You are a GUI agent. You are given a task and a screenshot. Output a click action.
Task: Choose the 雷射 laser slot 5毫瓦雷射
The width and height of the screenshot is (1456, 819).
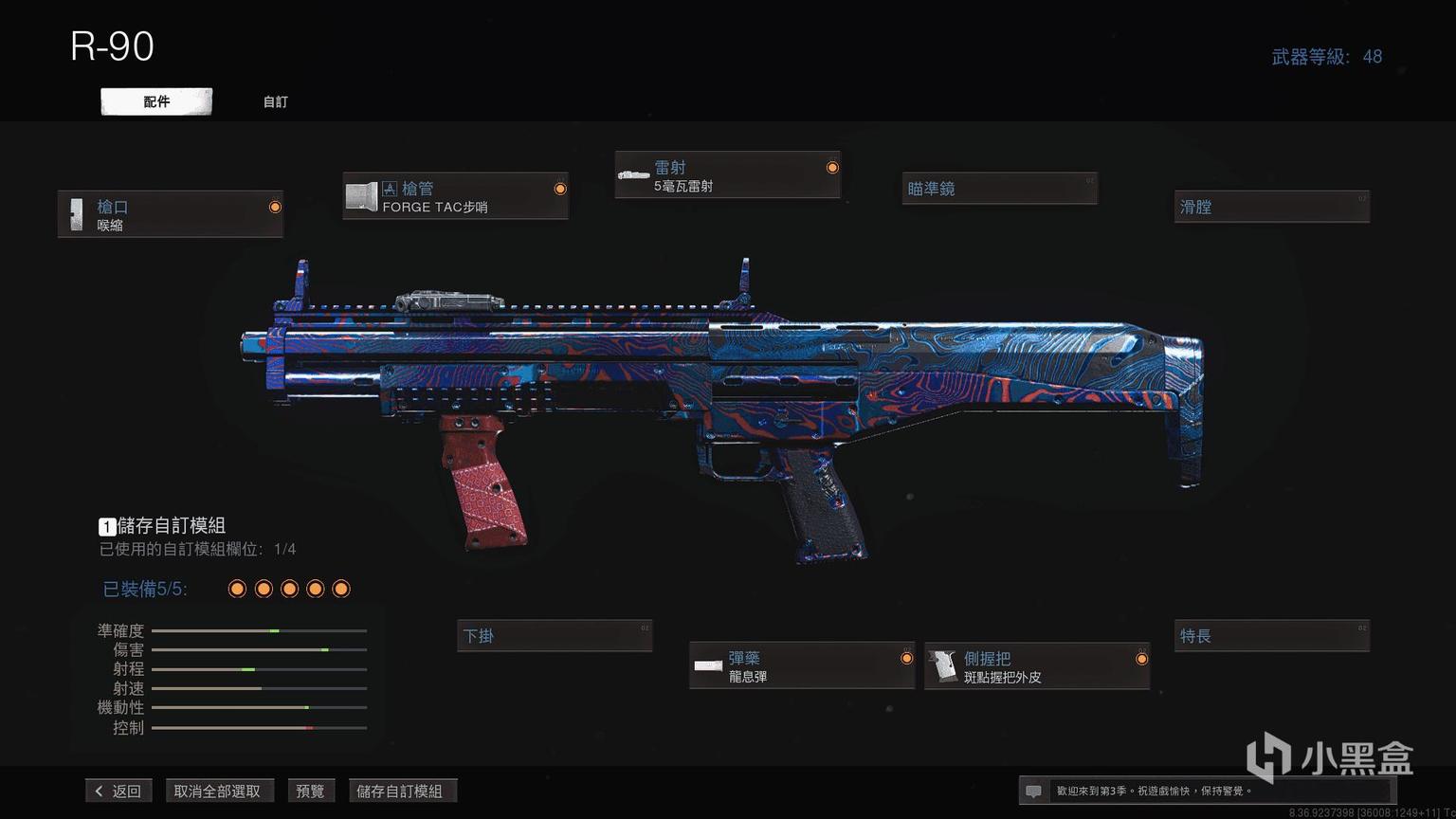(x=727, y=175)
